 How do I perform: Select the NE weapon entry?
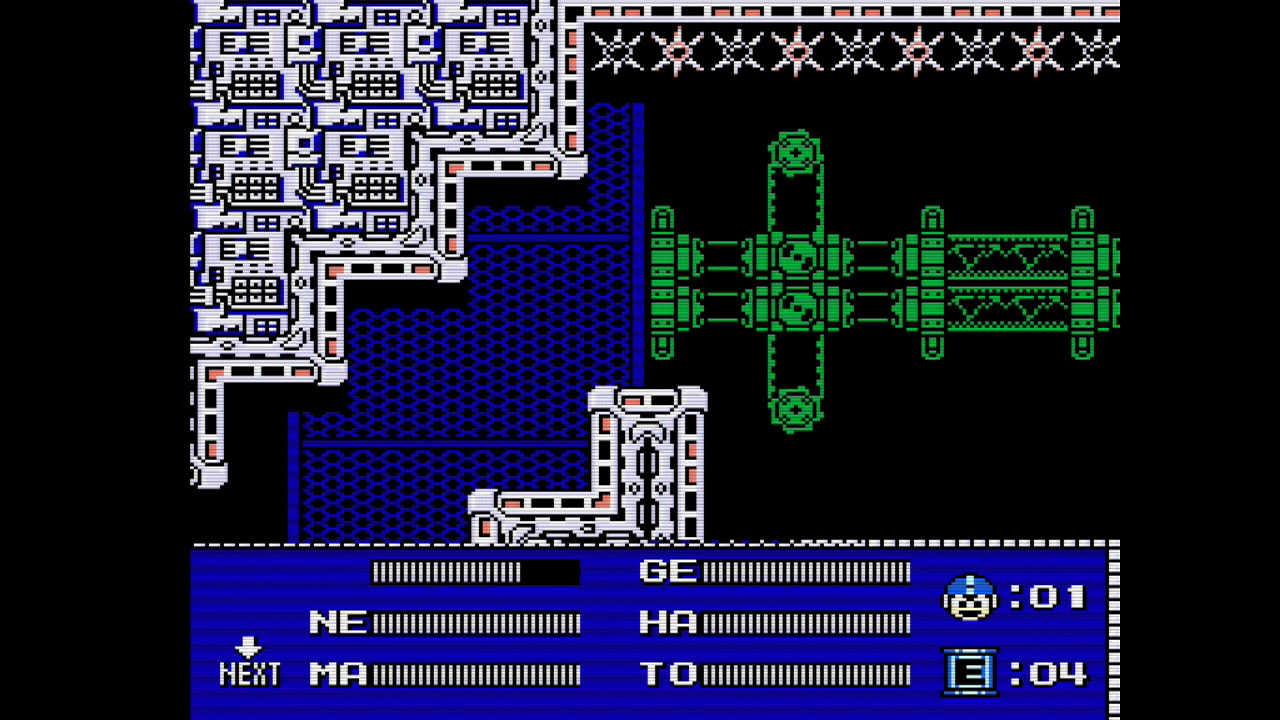click(338, 622)
